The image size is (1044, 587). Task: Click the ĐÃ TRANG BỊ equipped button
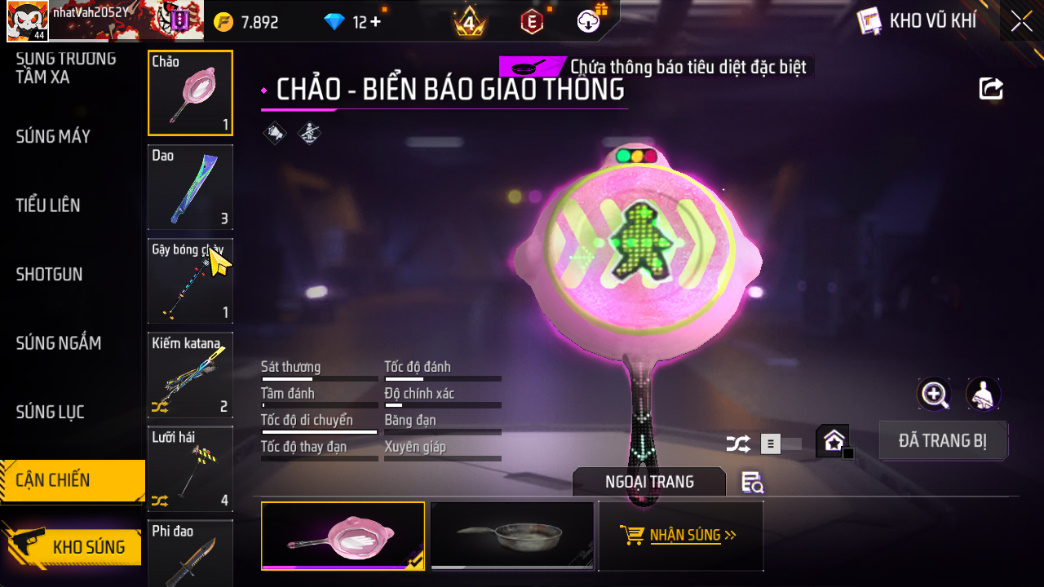coord(942,441)
